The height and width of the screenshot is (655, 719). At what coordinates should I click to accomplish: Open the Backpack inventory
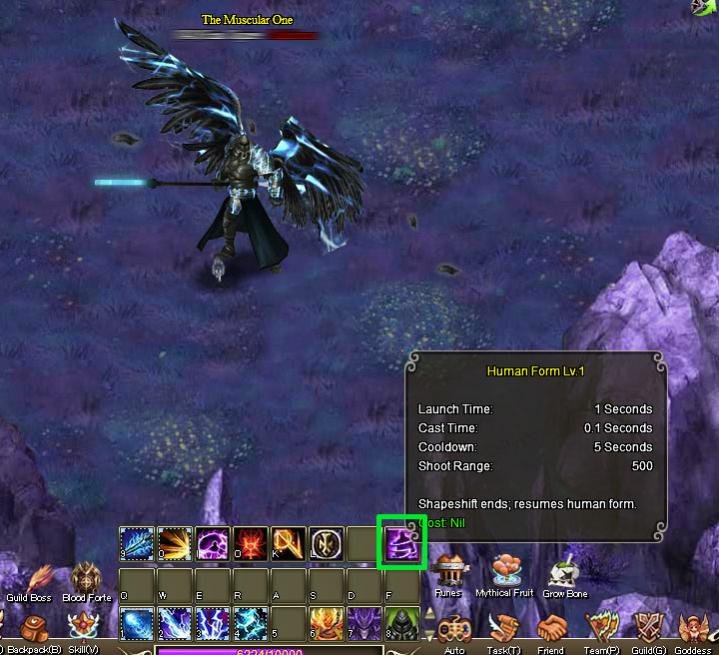(36, 629)
